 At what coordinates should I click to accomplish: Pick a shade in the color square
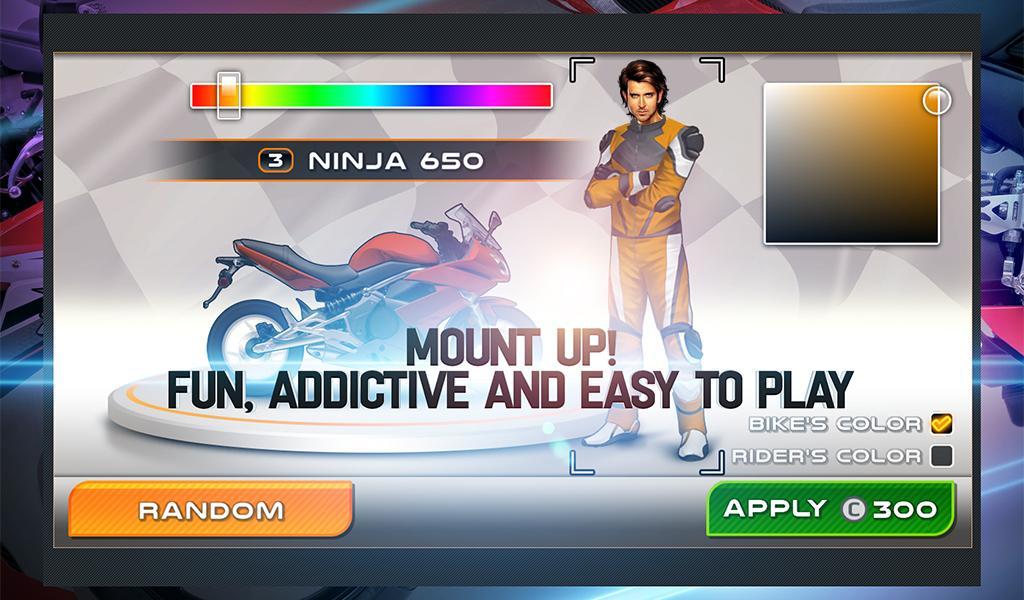[x=851, y=164]
